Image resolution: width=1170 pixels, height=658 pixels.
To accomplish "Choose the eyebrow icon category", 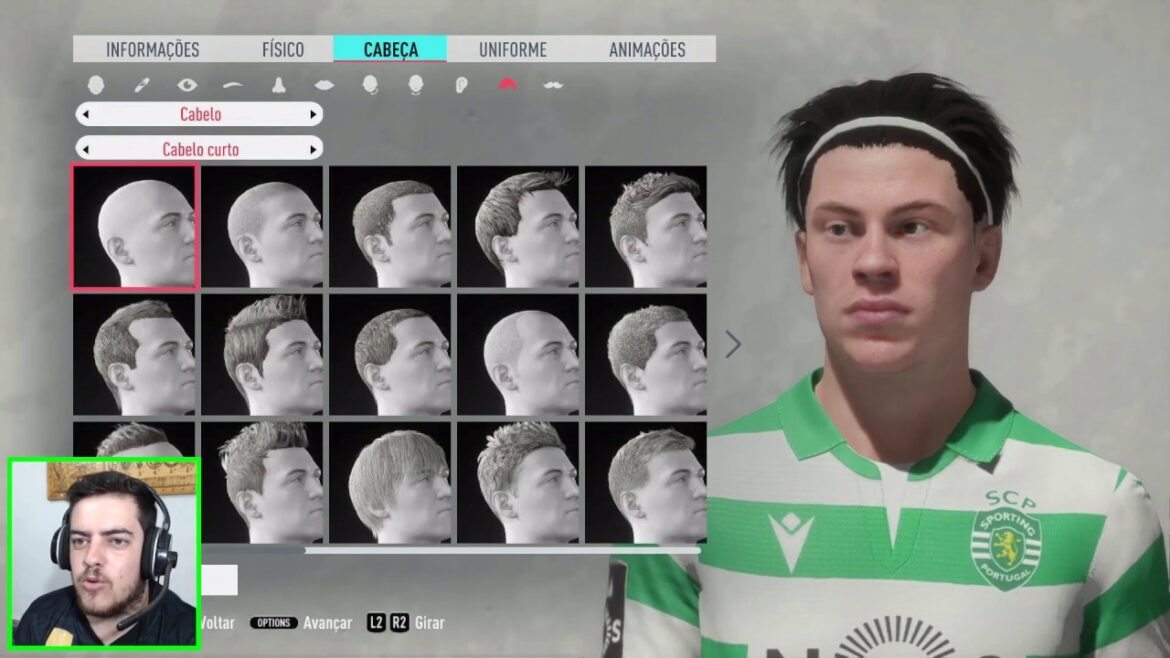I will pos(233,85).
